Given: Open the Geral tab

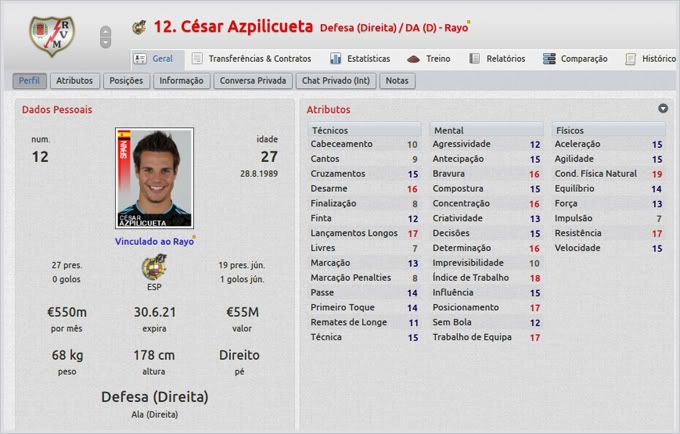Looking at the screenshot, I should click(x=153, y=59).
